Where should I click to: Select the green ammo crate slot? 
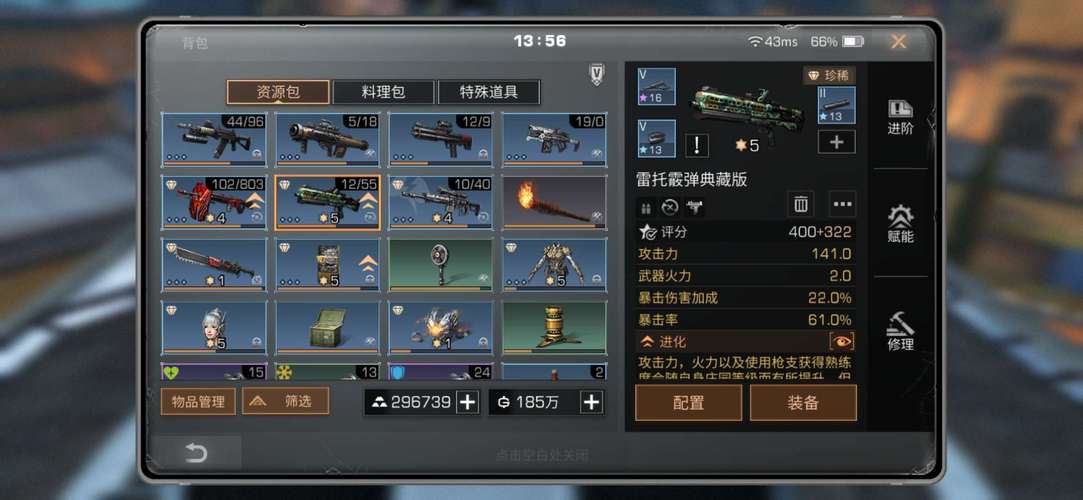pyautogui.click(x=327, y=328)
